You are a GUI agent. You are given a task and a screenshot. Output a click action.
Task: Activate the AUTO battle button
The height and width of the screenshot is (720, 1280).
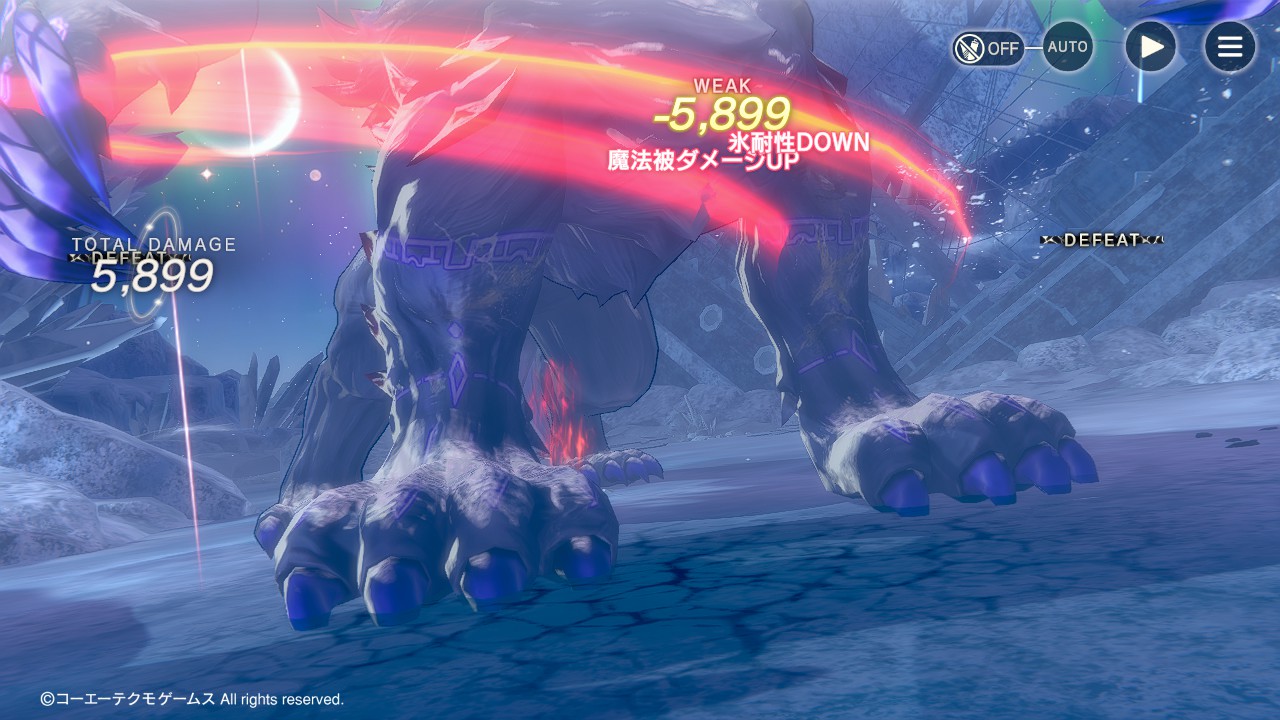1067,47
